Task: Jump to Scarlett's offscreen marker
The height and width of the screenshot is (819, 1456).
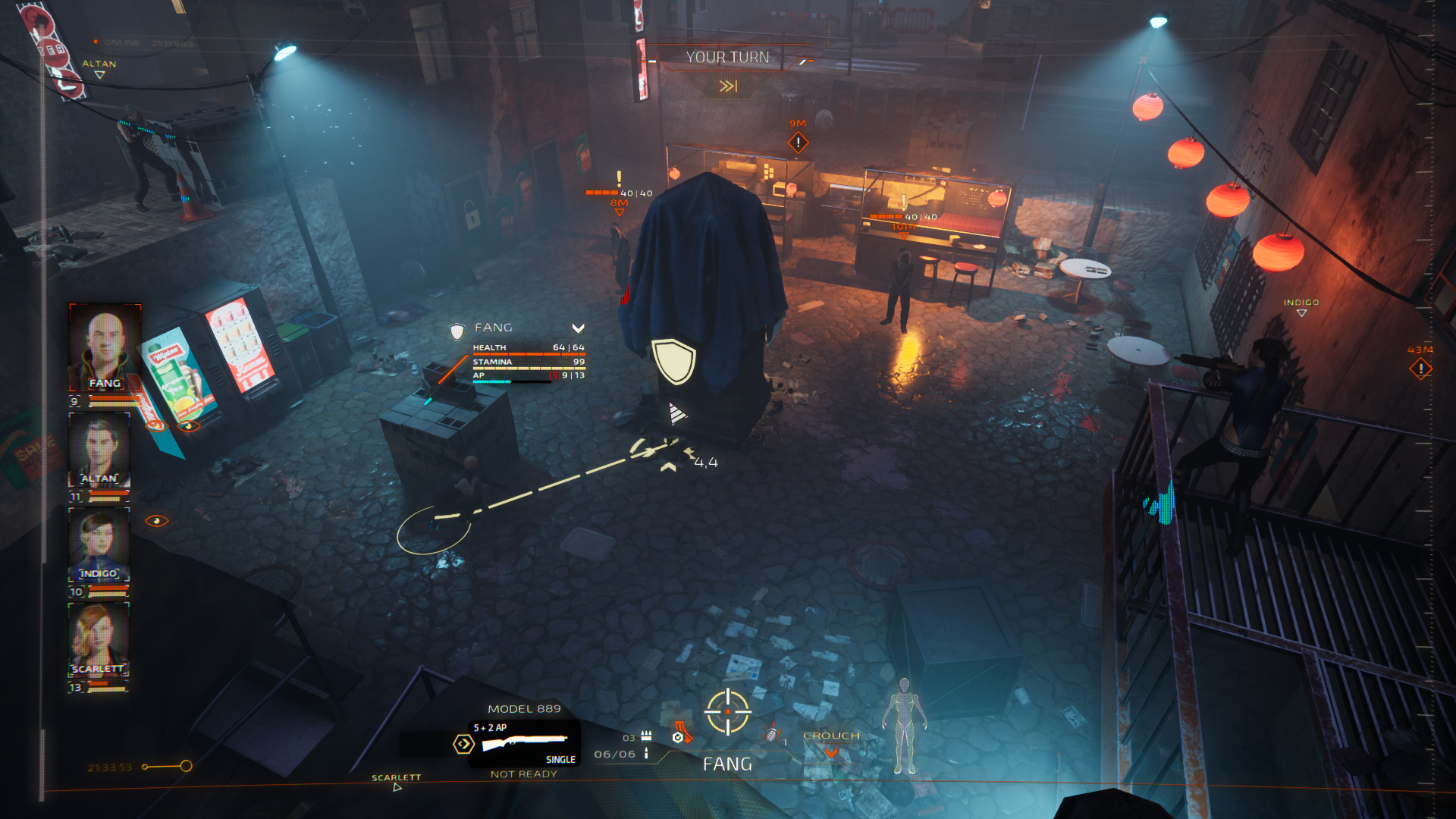Action: (x=396, y=782)
